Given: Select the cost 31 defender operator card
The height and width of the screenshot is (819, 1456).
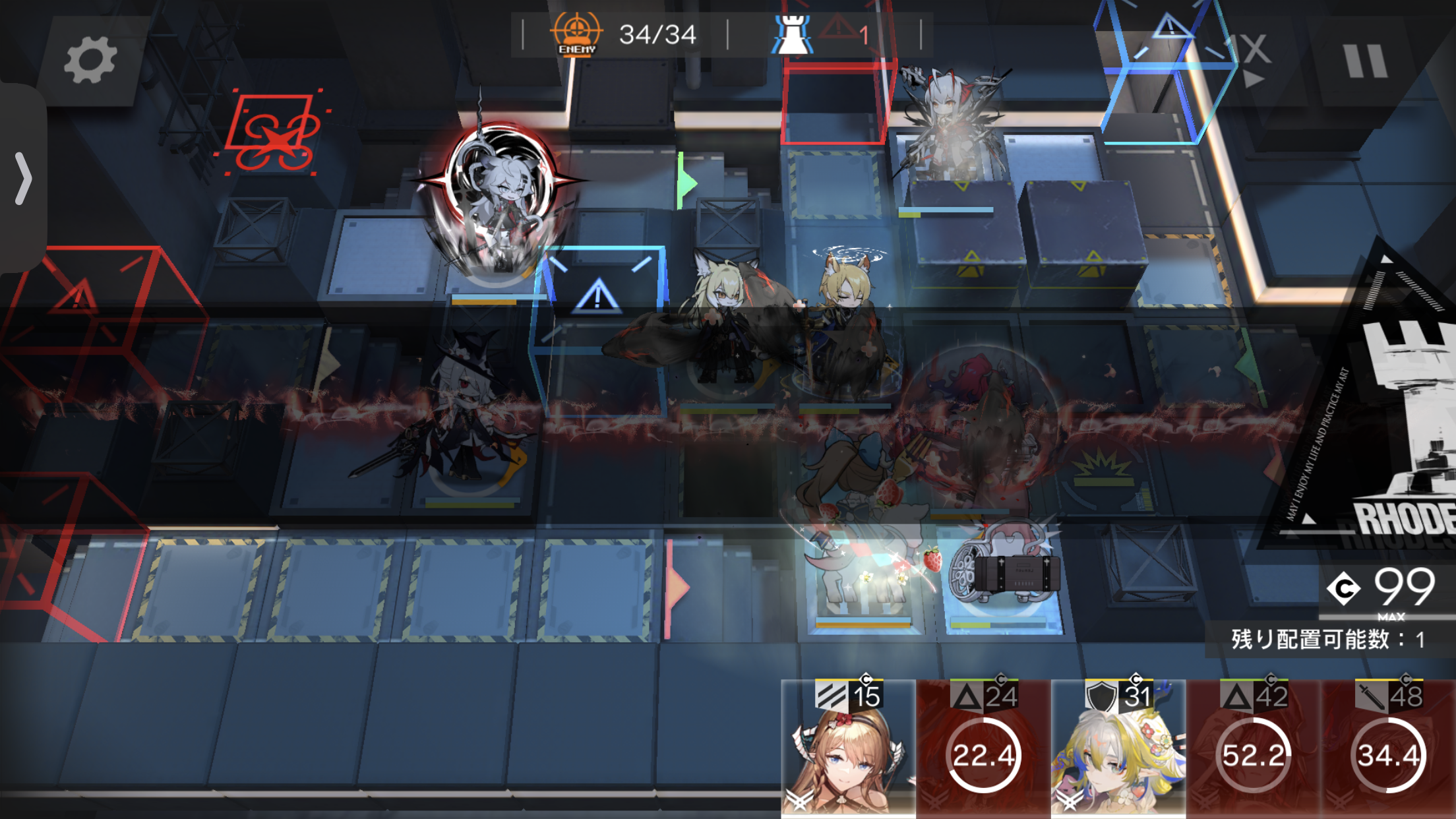Looking at the screenshot, I should click(x=1118, y=750).
